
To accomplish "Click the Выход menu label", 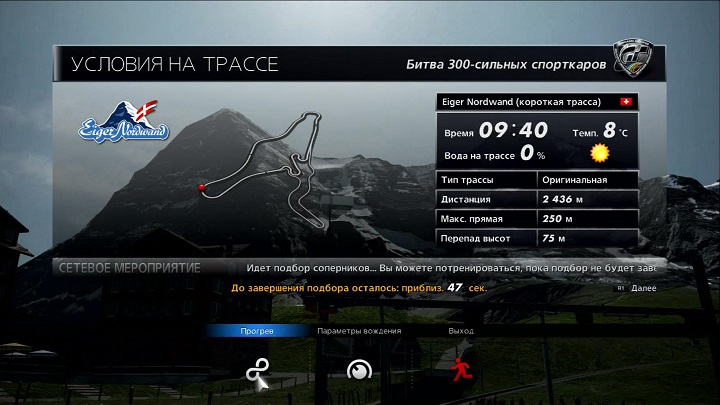I will (x=461, y=331).
